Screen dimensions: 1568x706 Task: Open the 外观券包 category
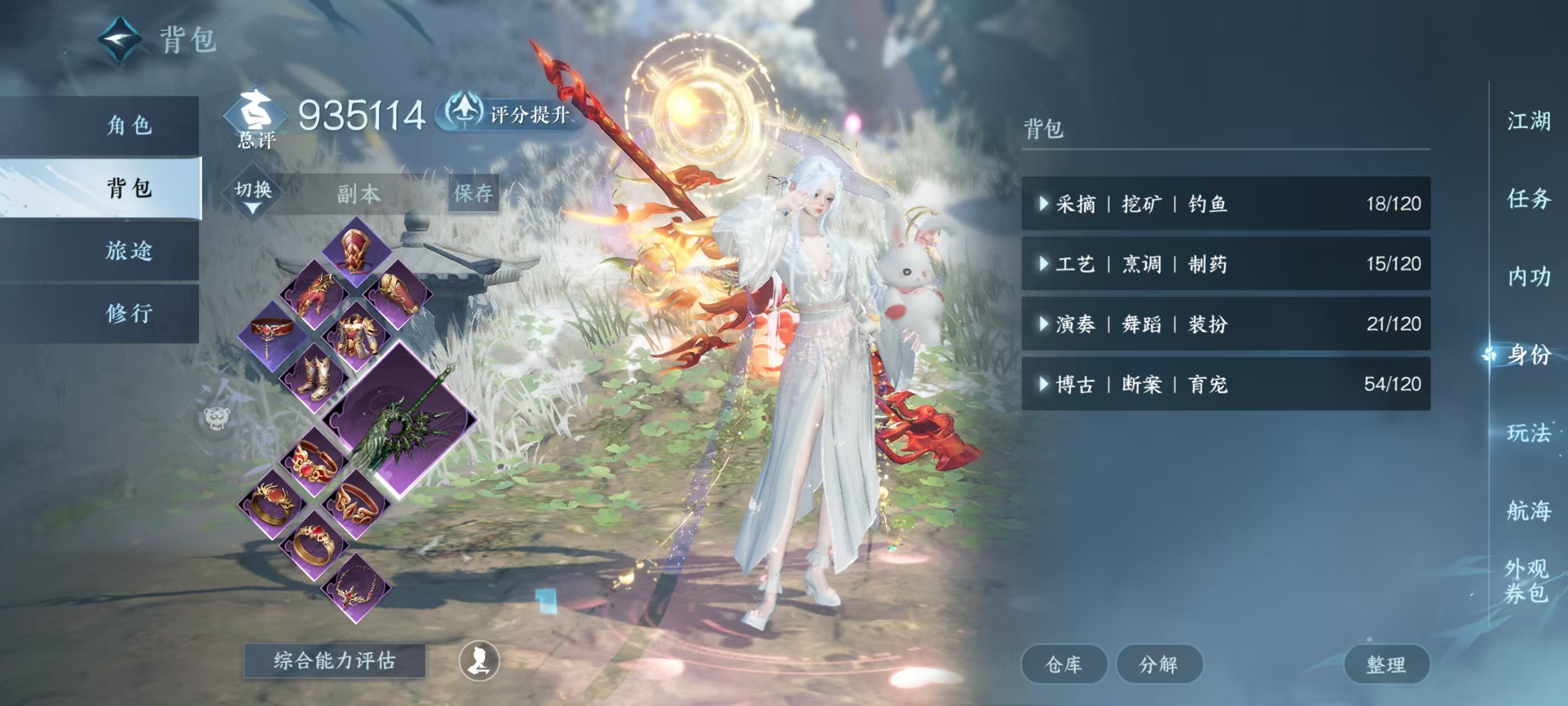pyautogui.click(x=1526, y=580)
